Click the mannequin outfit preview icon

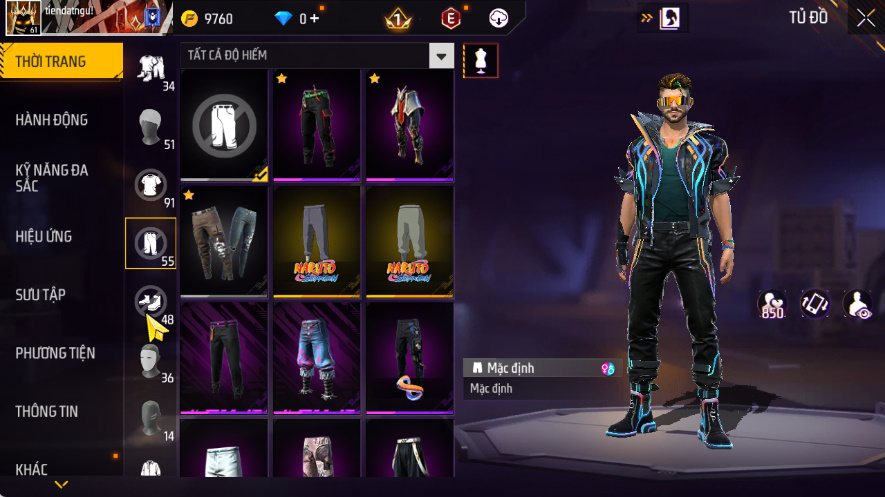[x=480, y=61]
